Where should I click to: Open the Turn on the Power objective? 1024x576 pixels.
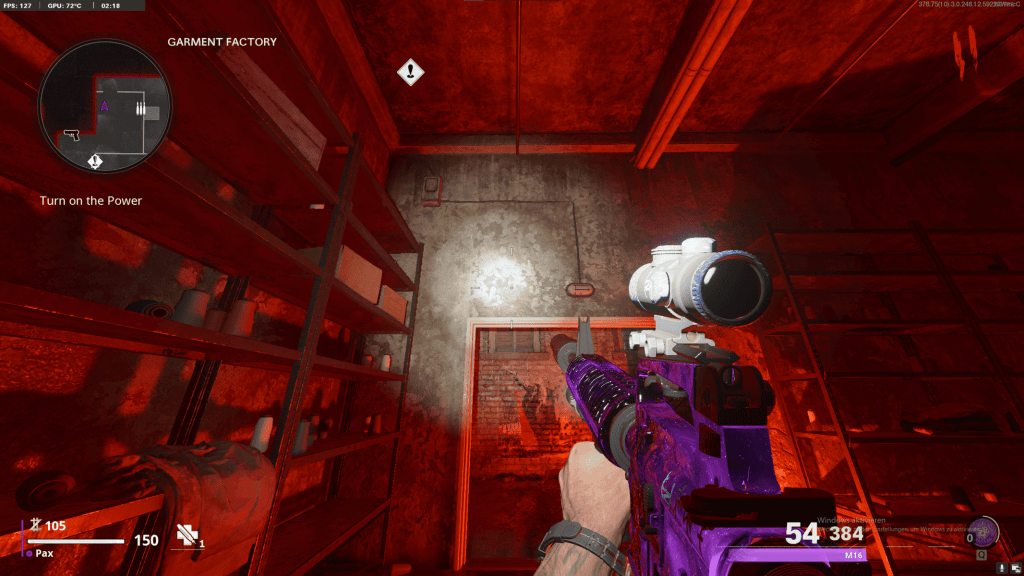[x=91, y=201]
